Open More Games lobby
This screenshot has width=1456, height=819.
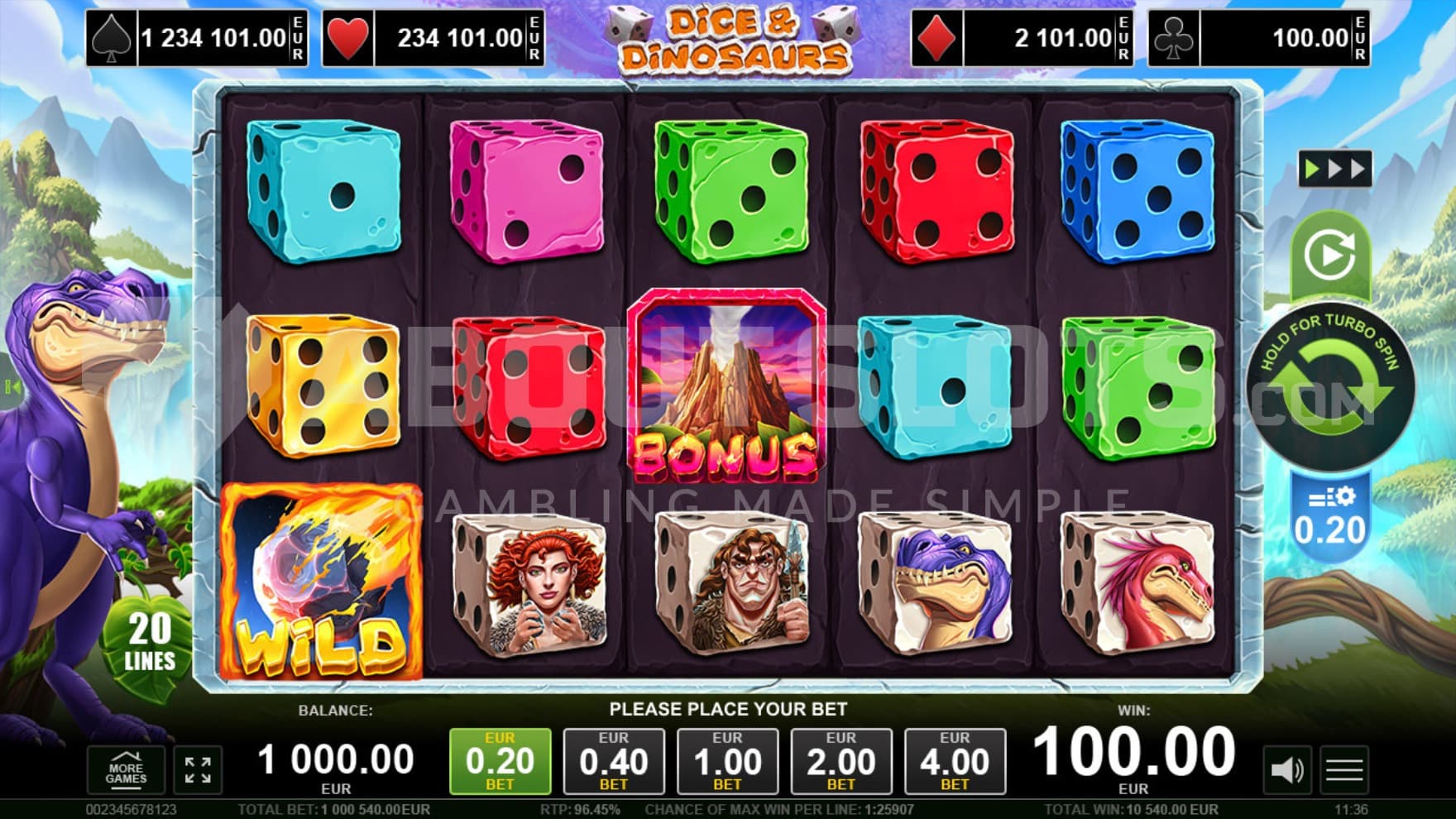[x=126, y=770]
